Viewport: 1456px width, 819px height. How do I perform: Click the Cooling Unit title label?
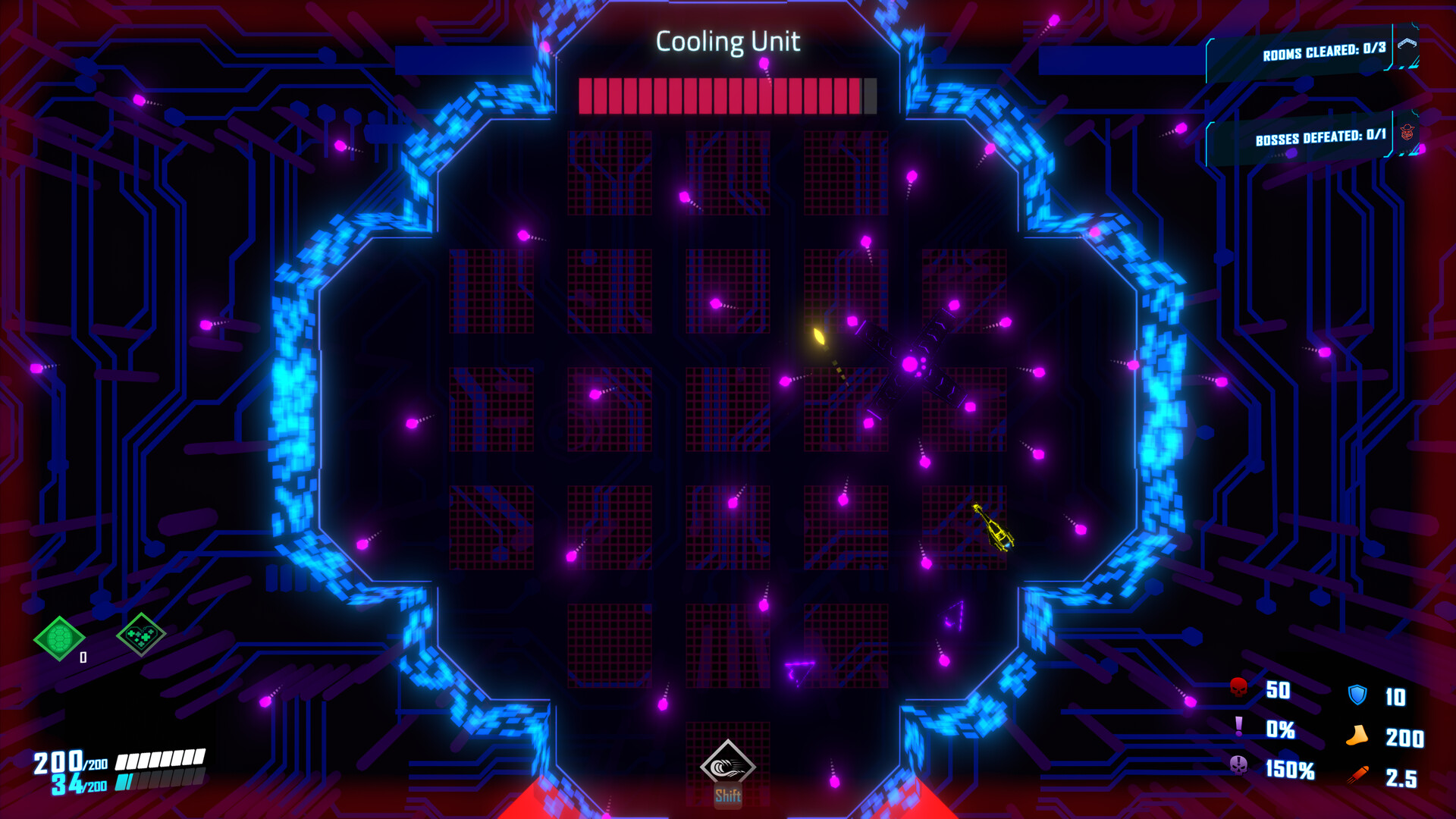(729, 42)
